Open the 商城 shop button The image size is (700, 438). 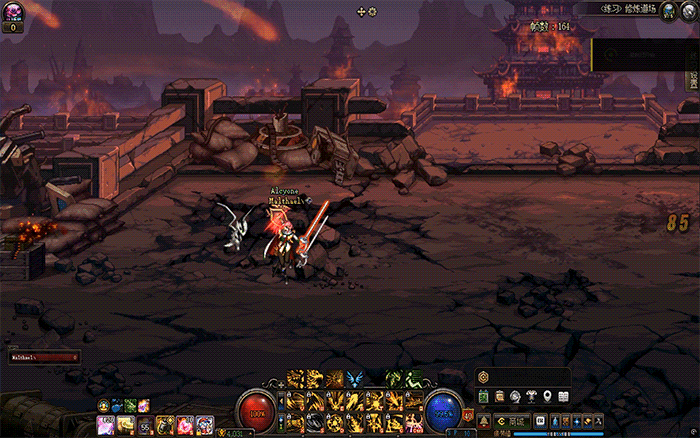[512, 423]
